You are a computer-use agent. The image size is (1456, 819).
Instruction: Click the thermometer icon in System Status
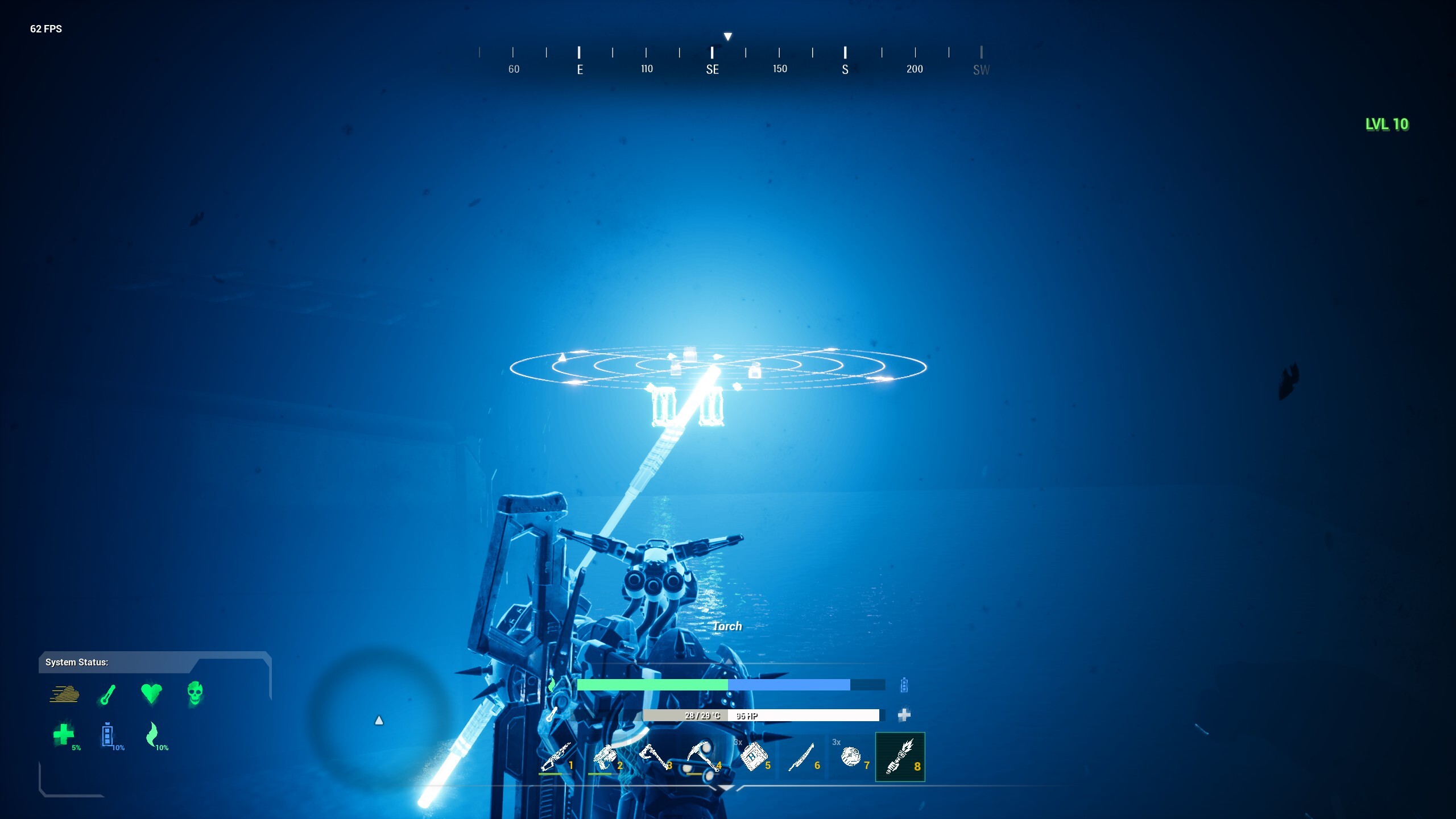tap(108, 695)
